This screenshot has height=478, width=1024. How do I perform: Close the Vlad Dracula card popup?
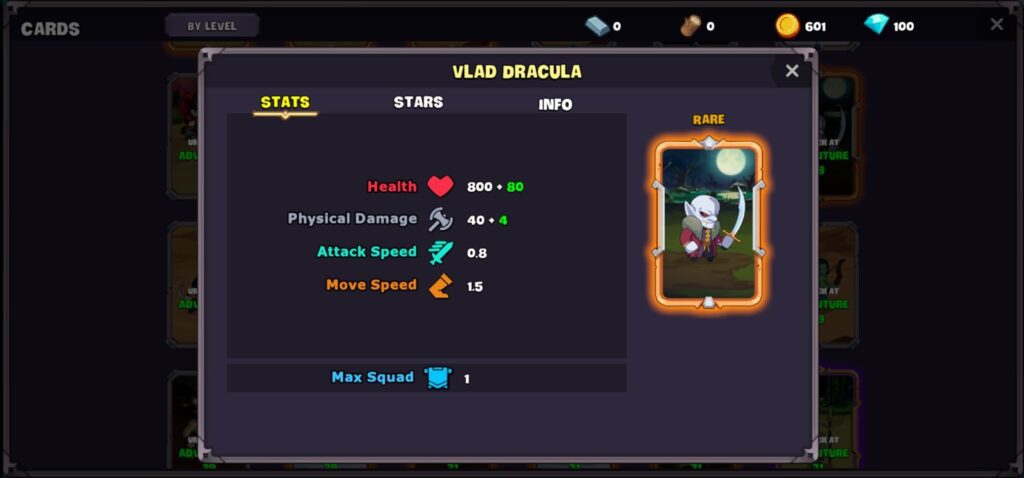[x=792, y=71]
